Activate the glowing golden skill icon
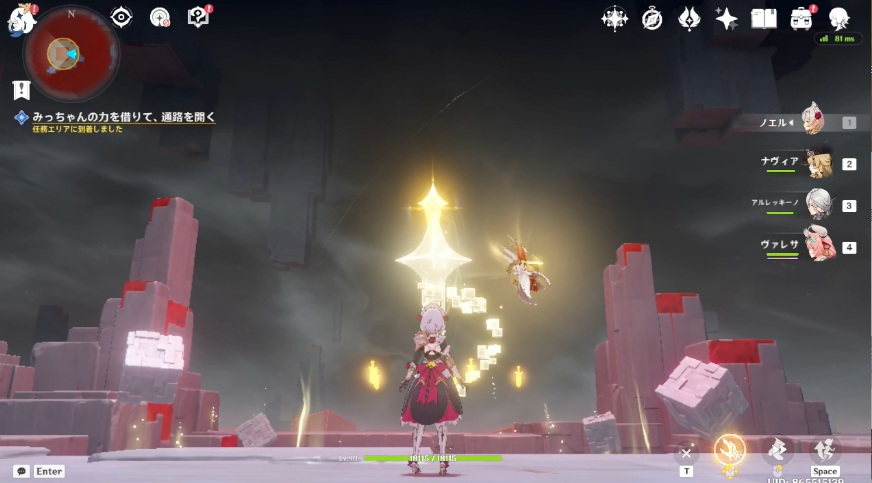 click(x=729, y=452)
